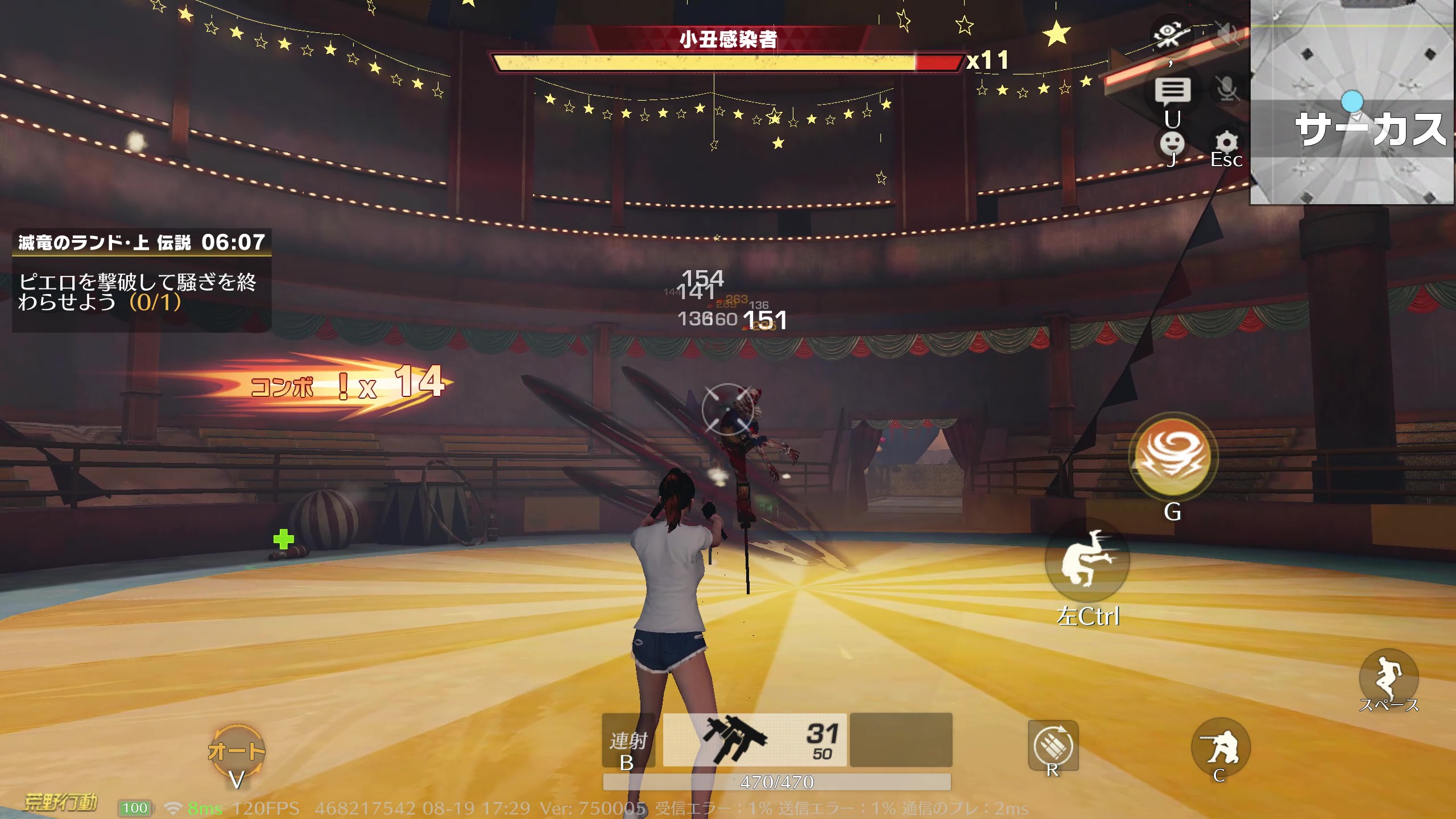Jump using the jumping figure icon
Image resolution: width=1456 pixels, height=819 pixels.
click(1388, 677)
